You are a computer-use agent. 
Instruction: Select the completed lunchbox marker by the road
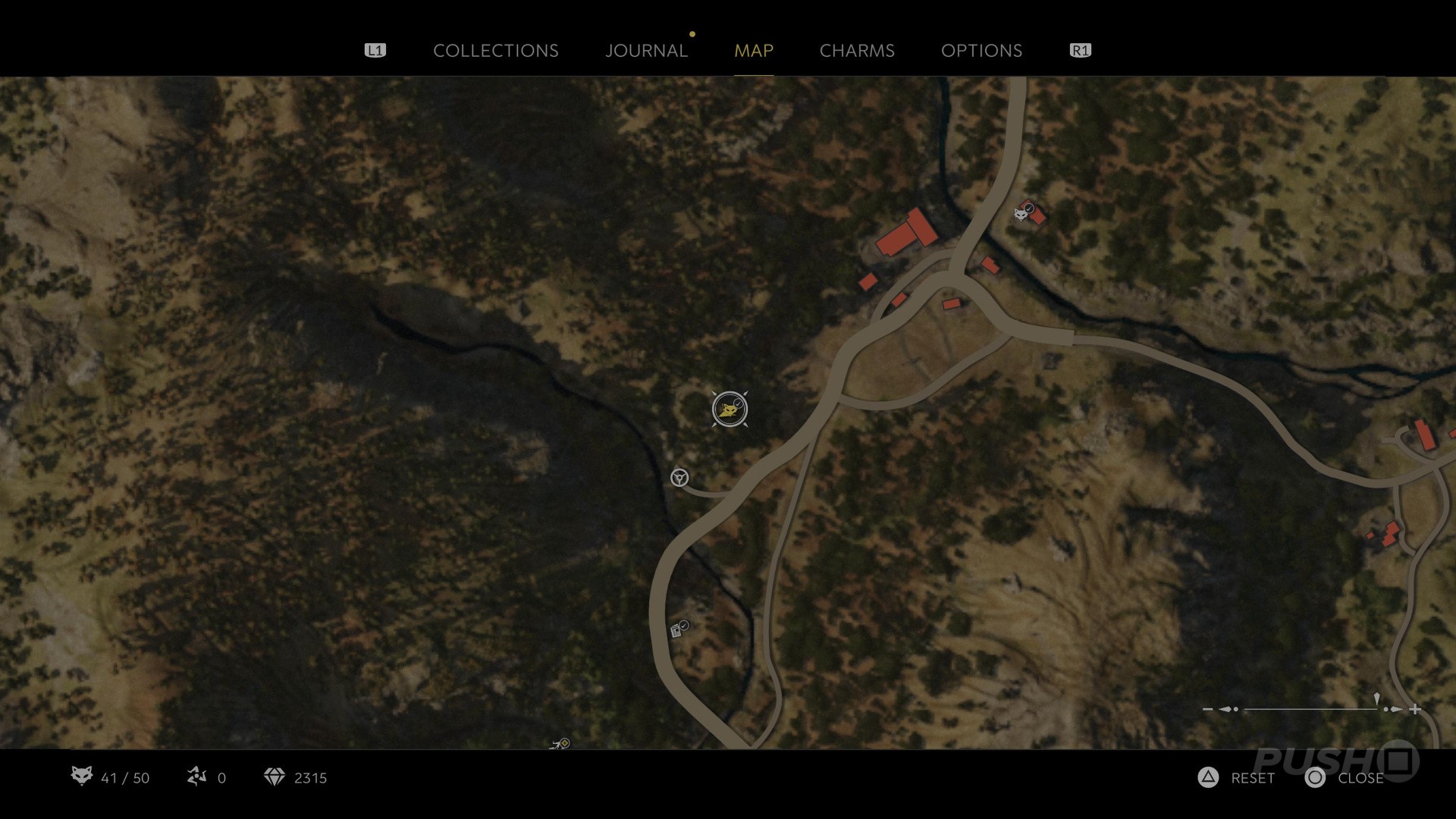point(677,630)
